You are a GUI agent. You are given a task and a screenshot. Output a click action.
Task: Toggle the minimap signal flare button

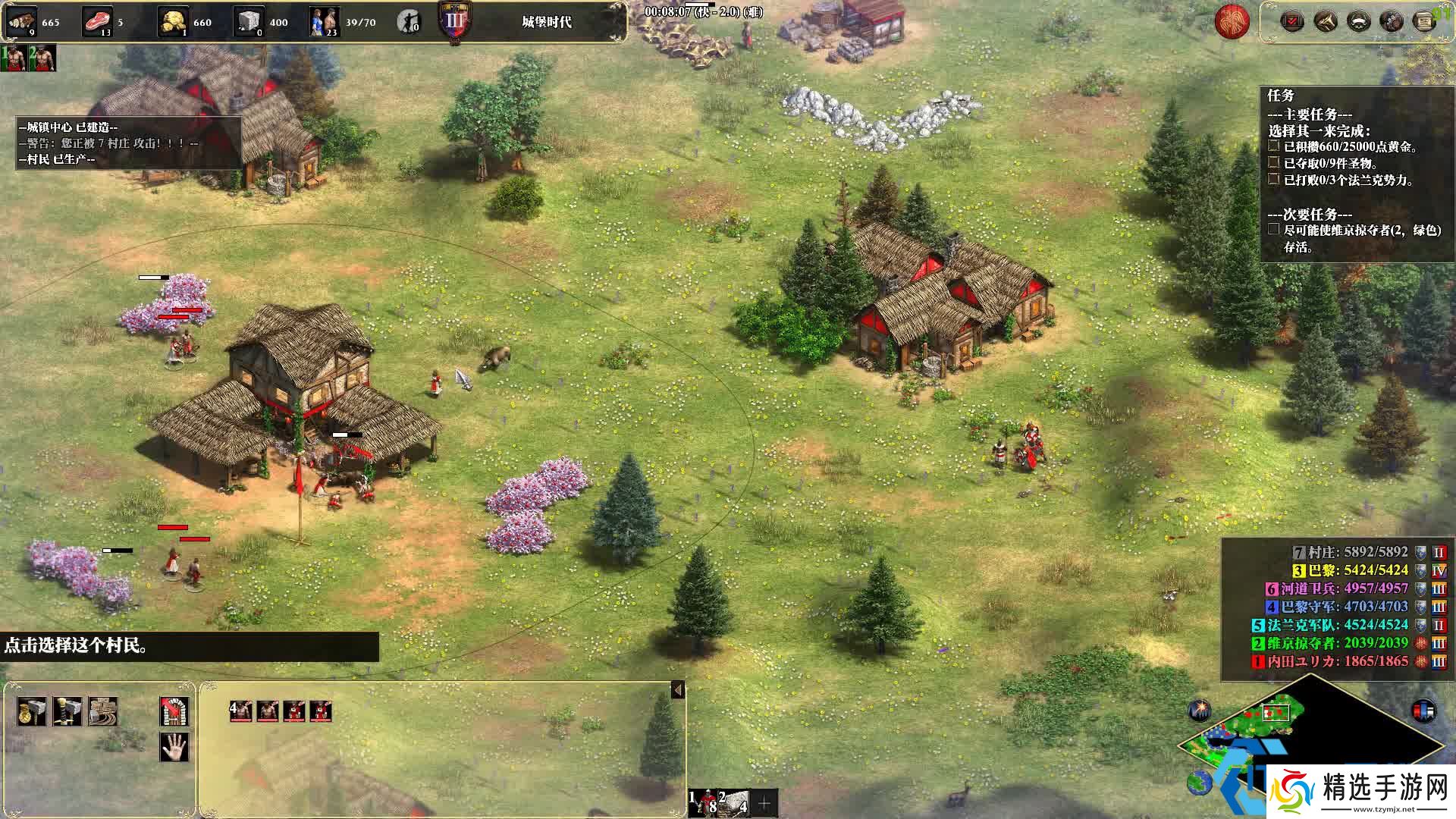(1200, 711)
